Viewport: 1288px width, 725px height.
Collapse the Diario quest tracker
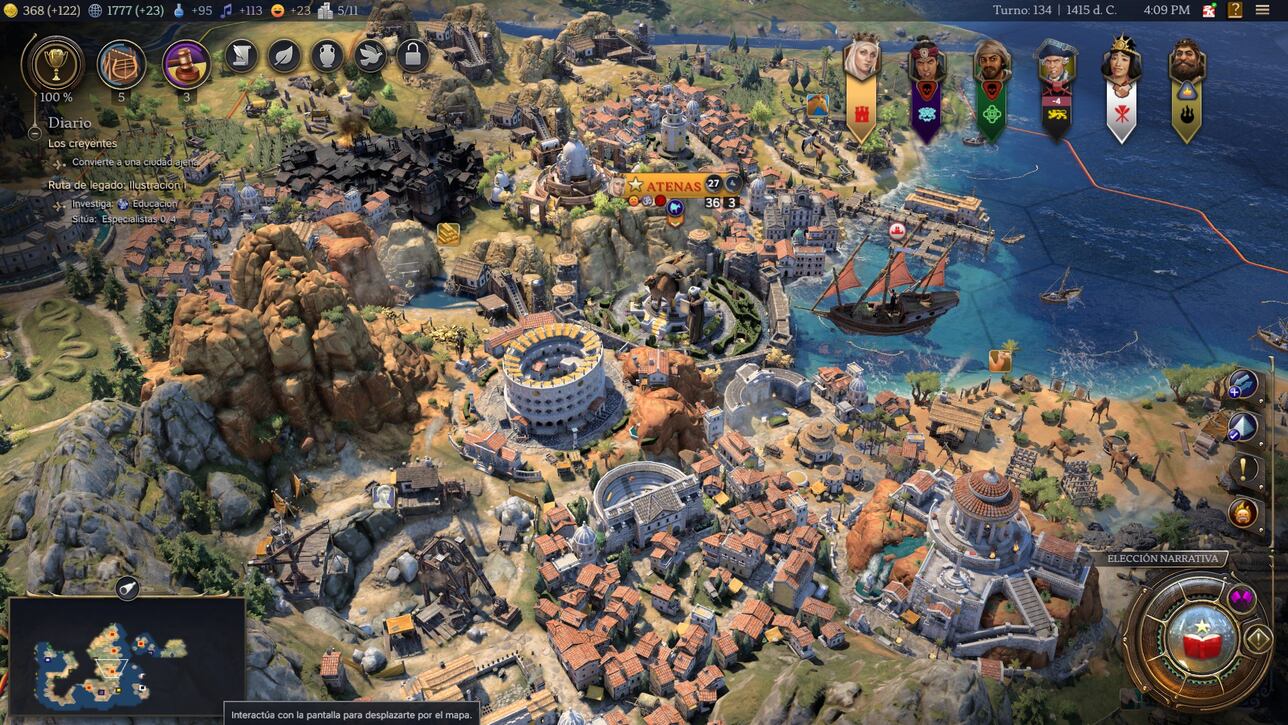(34, 130)
